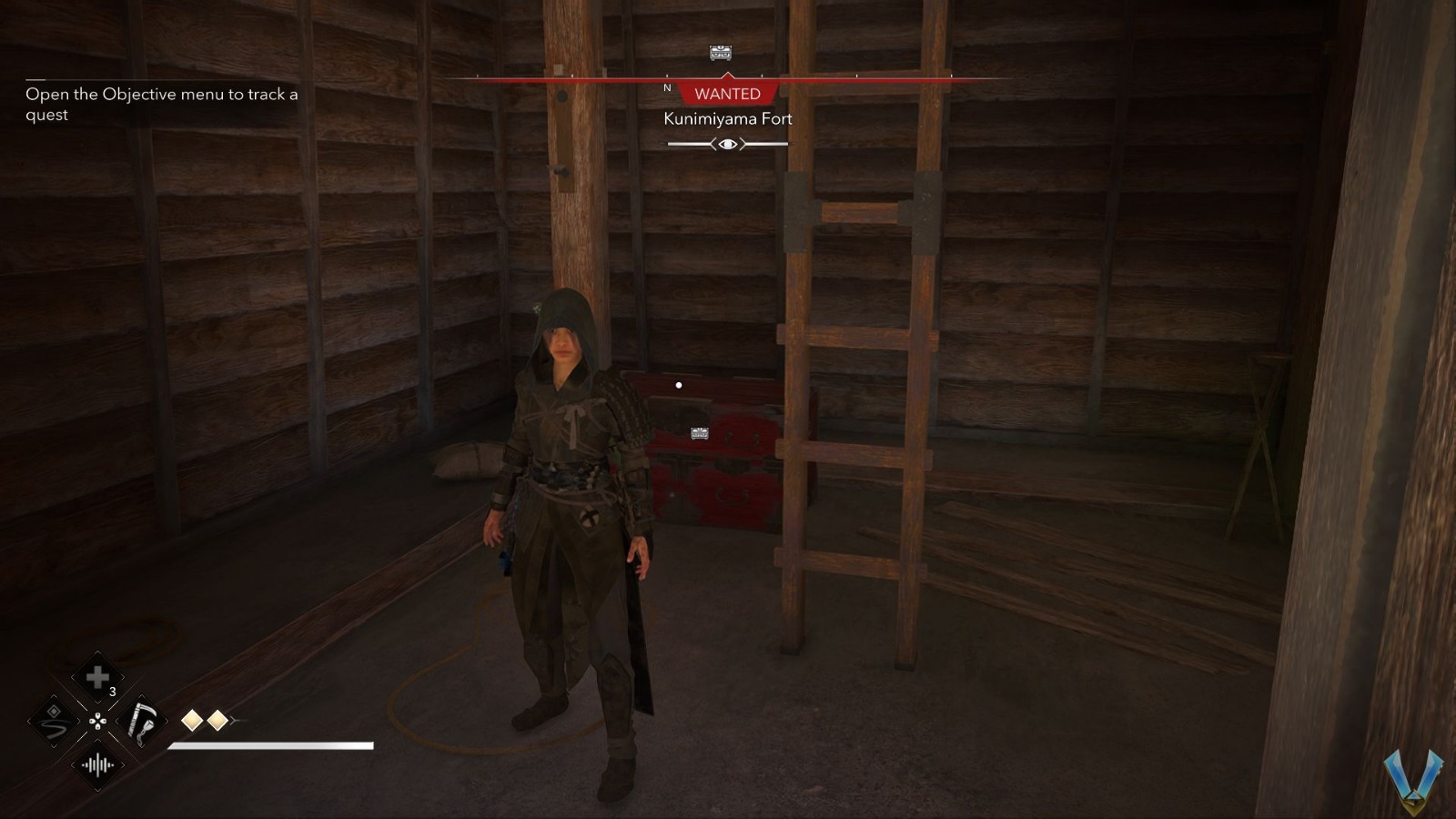Click the N direction marker on the compass
This screenshot has height=819, width=1456.
tap(667, 88)
